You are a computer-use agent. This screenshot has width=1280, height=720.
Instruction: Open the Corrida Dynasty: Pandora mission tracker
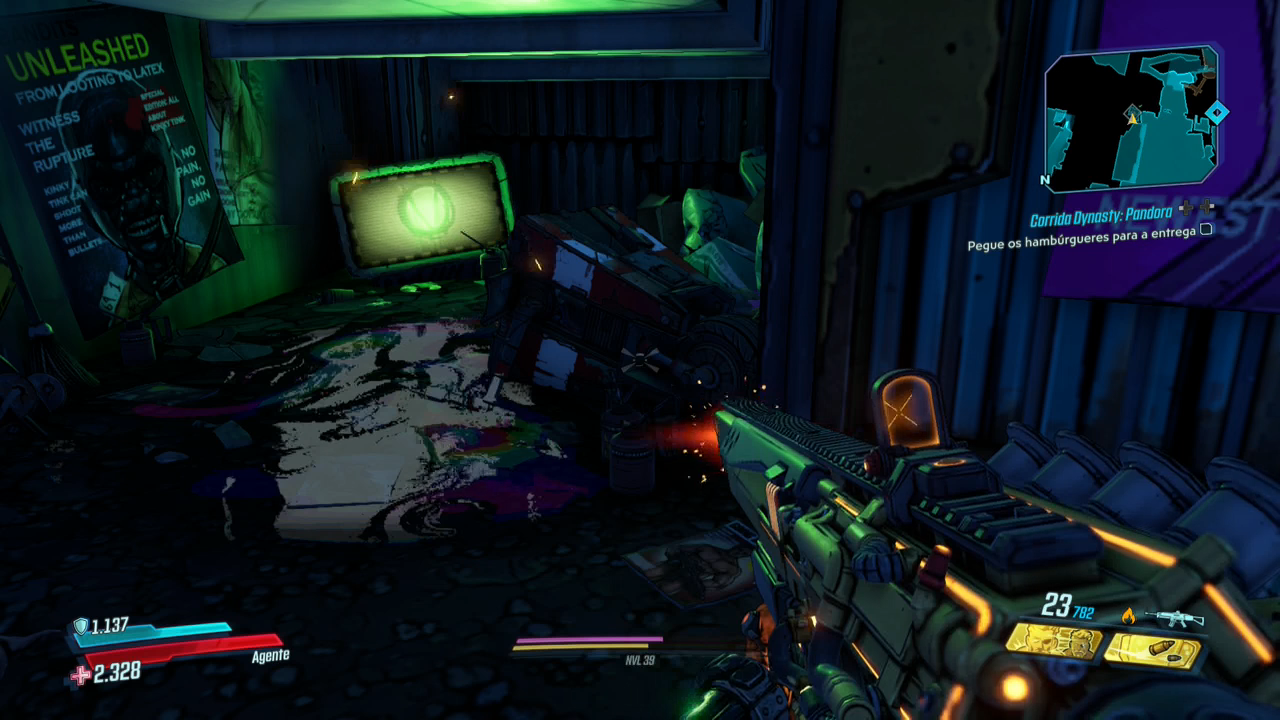1101,220
